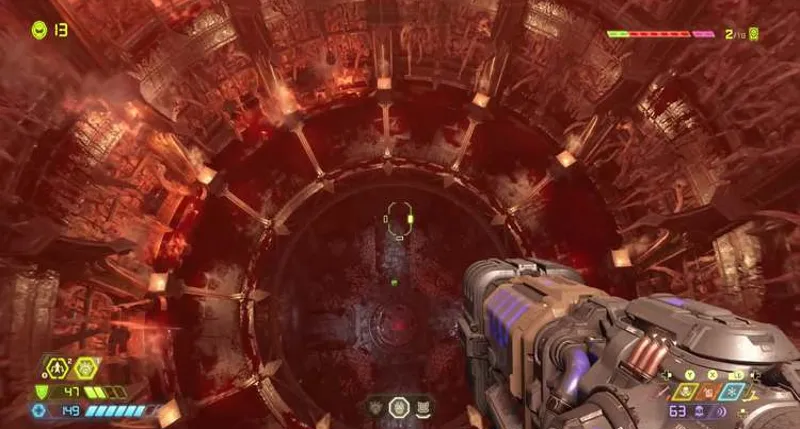The width and height of the screenshot is (800, 429).
Task: Select the center hexagon icon in bottom tracker
Action: (398, 406)
